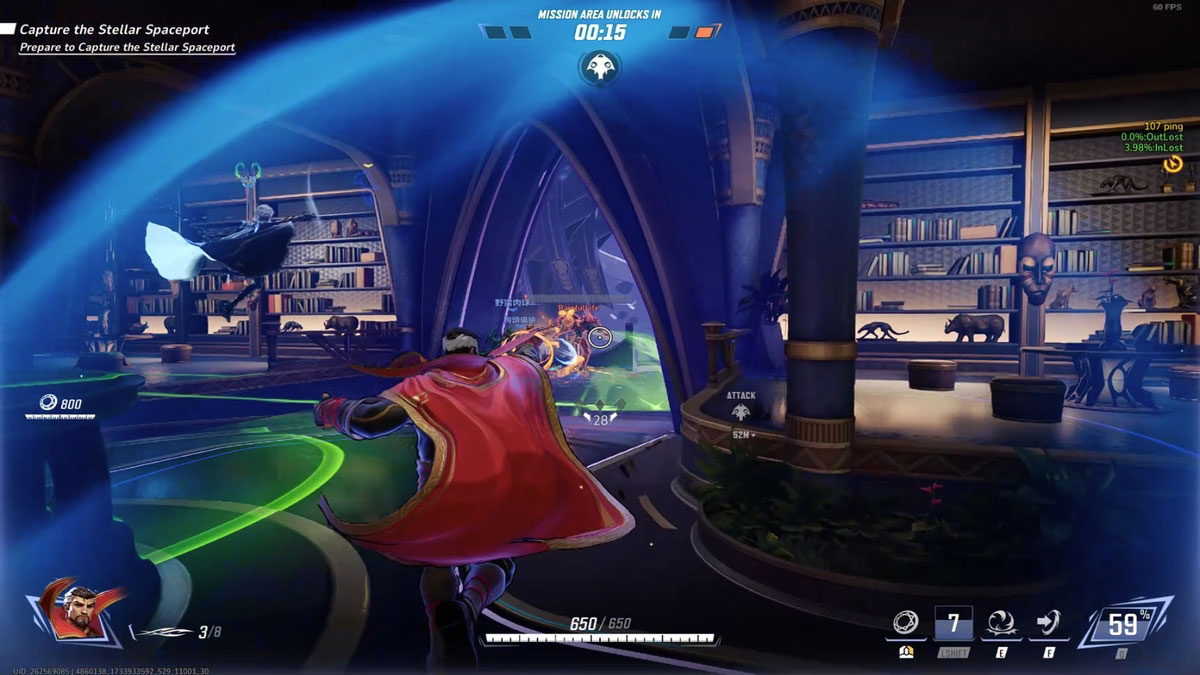Click the levitation ability showing cooldown 7
Viewport: 1200px width, 675px height.
[954, 624]
